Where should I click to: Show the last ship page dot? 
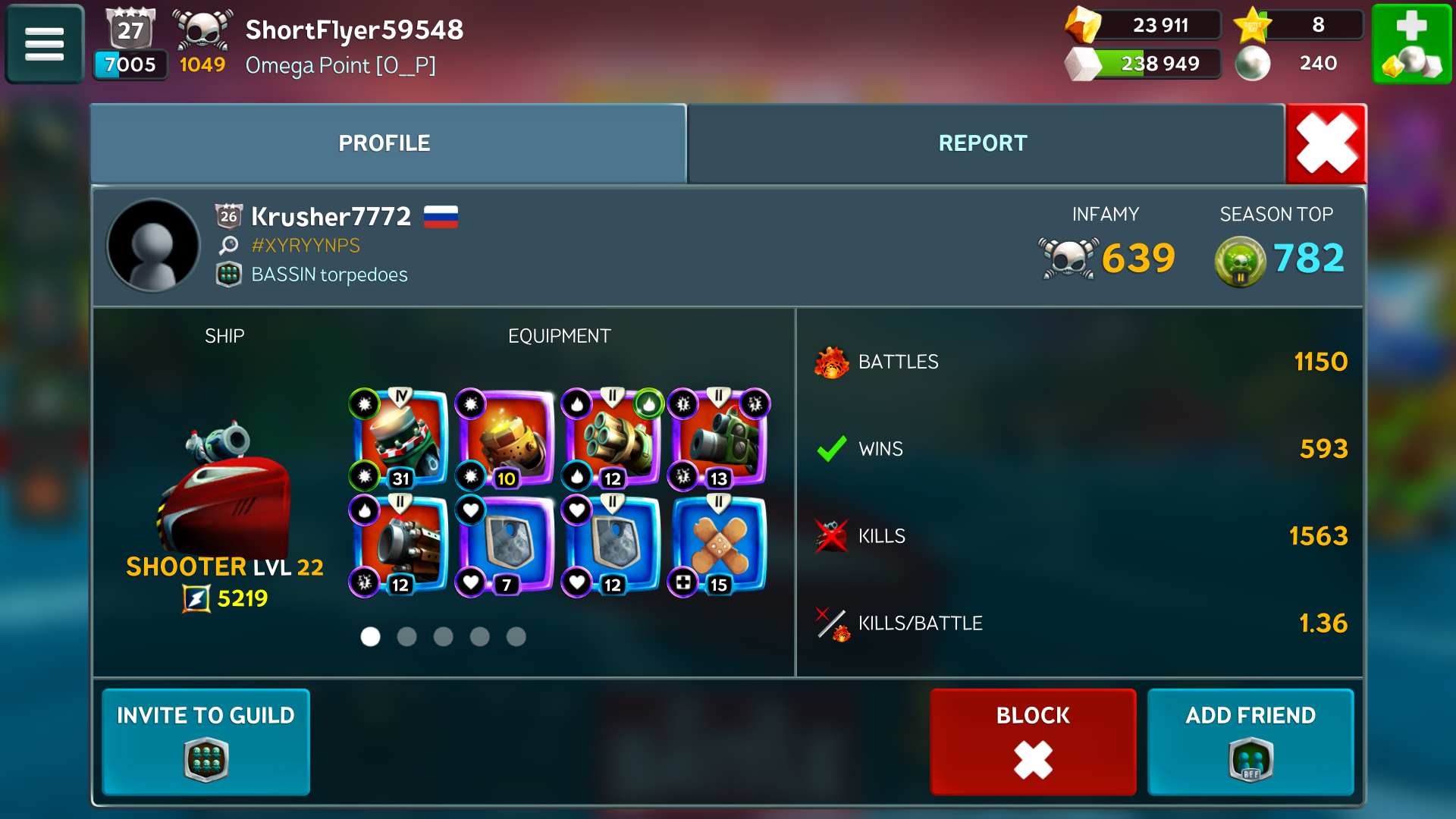(x=516, y=636)
